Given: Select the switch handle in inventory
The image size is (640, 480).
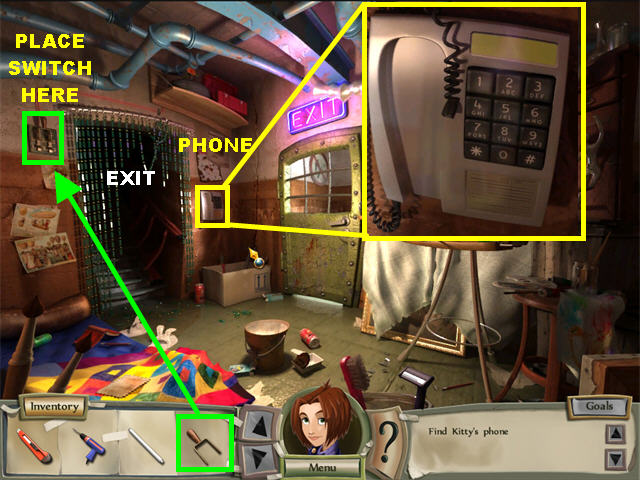Looking at the screenshot, I should click(204, 443).
